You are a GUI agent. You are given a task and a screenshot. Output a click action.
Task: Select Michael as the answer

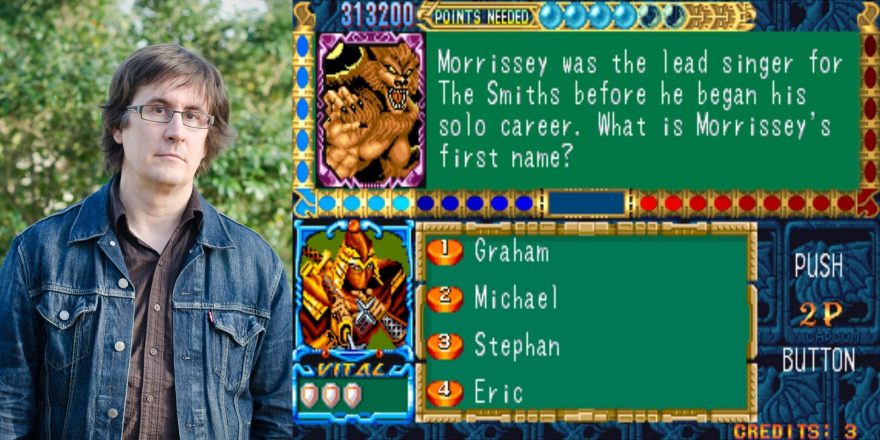(x=514, y=298)
